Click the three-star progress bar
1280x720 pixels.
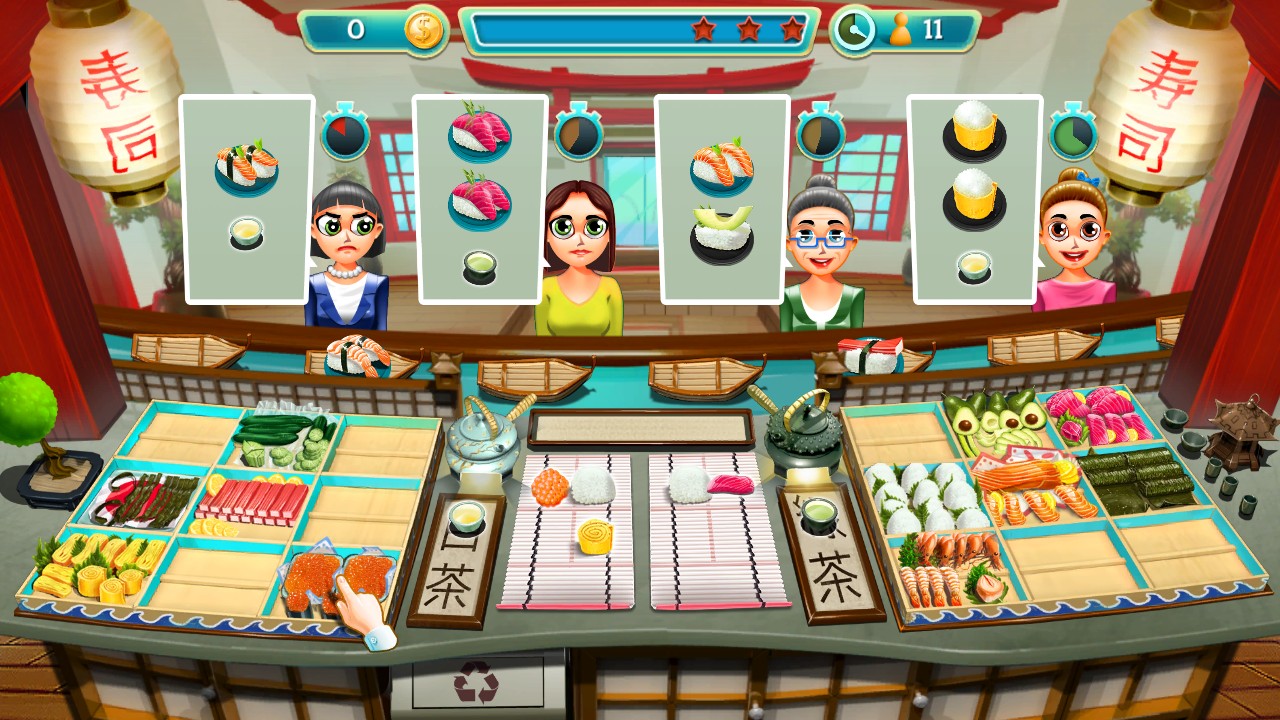point(640,30)
